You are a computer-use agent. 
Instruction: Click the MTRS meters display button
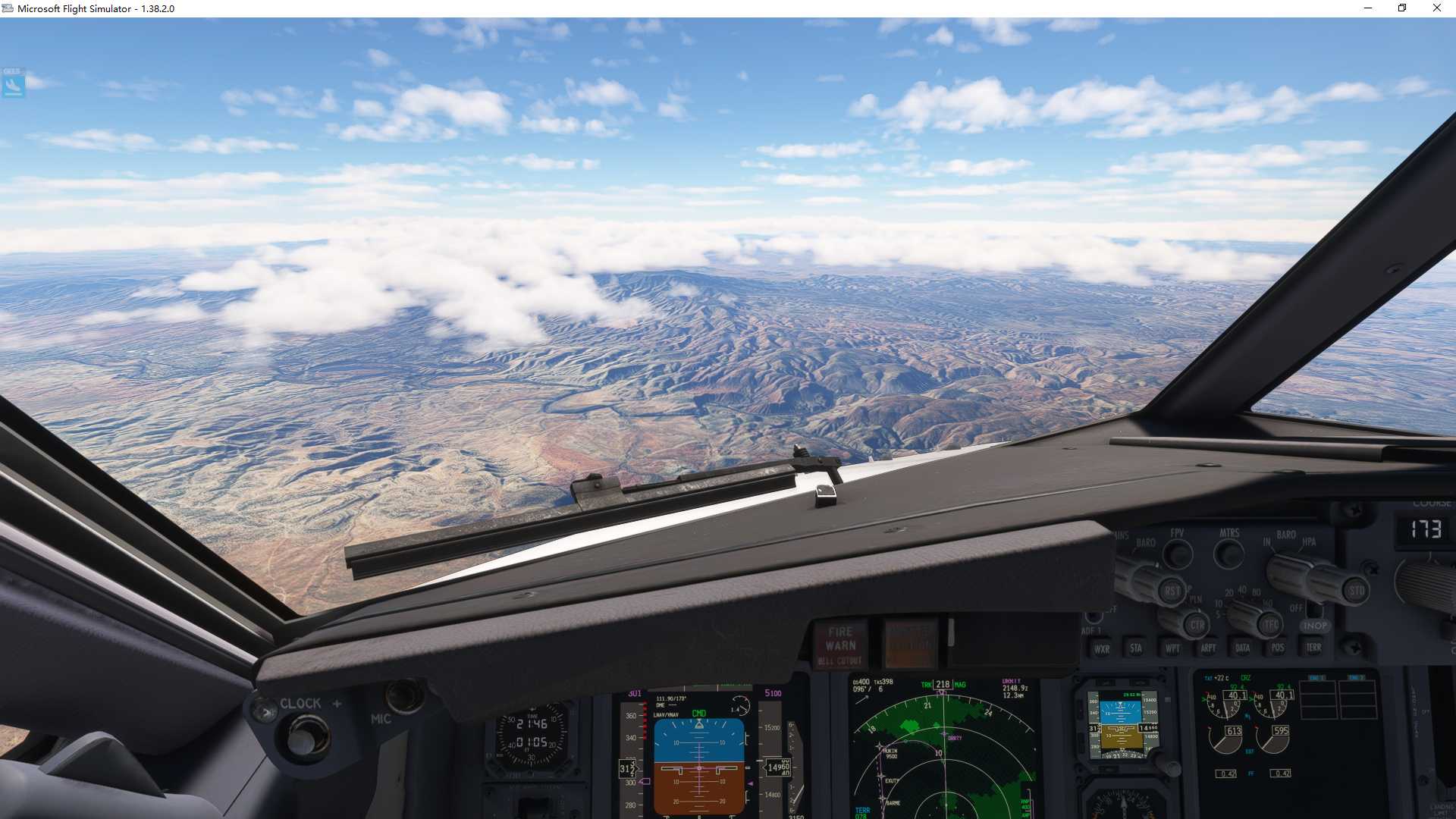(1227, 551)
